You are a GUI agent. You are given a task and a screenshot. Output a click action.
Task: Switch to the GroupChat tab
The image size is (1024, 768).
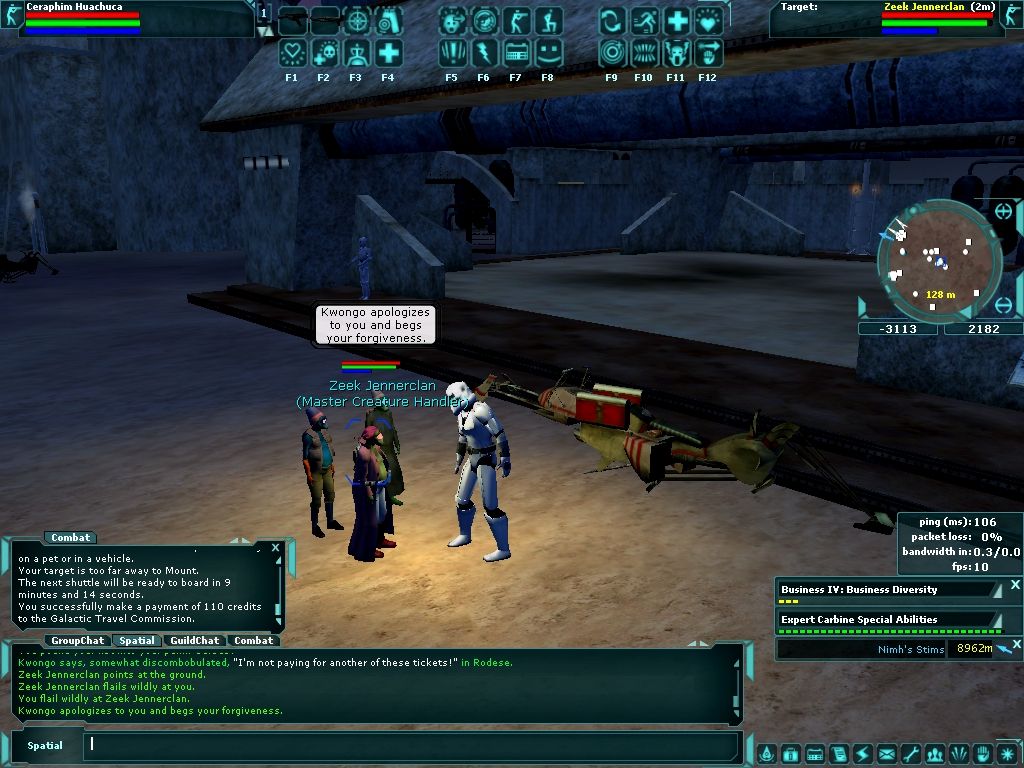(x=78, y=640)
